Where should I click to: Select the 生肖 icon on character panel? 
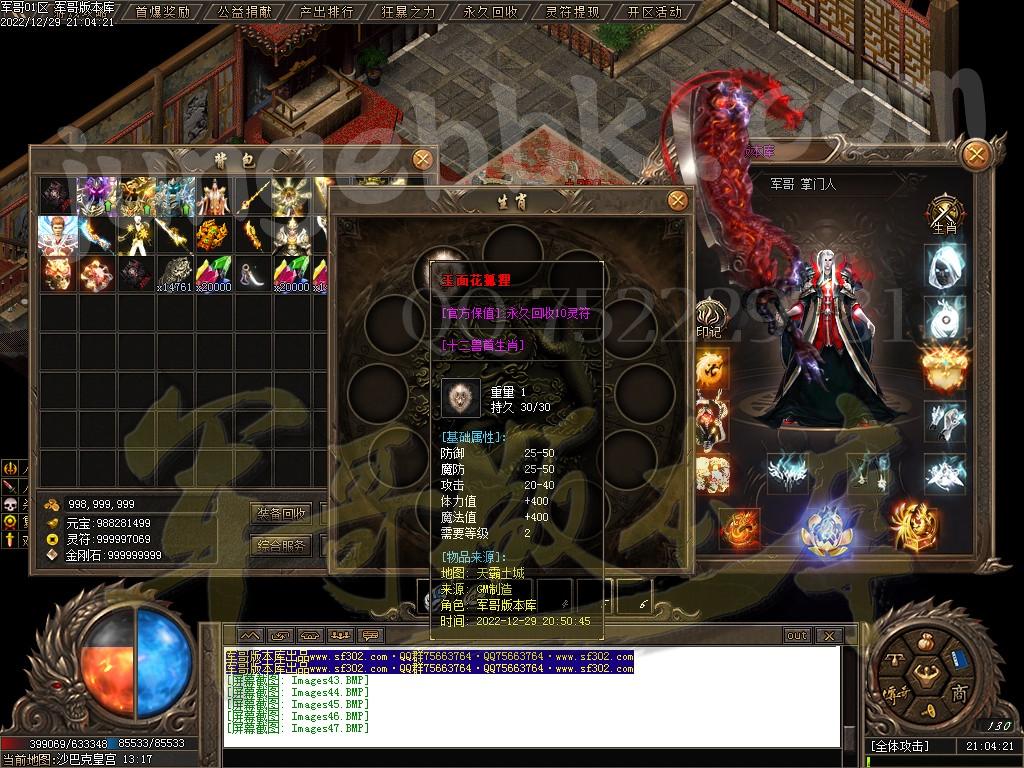pyautogui.click(x=945, y=213)
